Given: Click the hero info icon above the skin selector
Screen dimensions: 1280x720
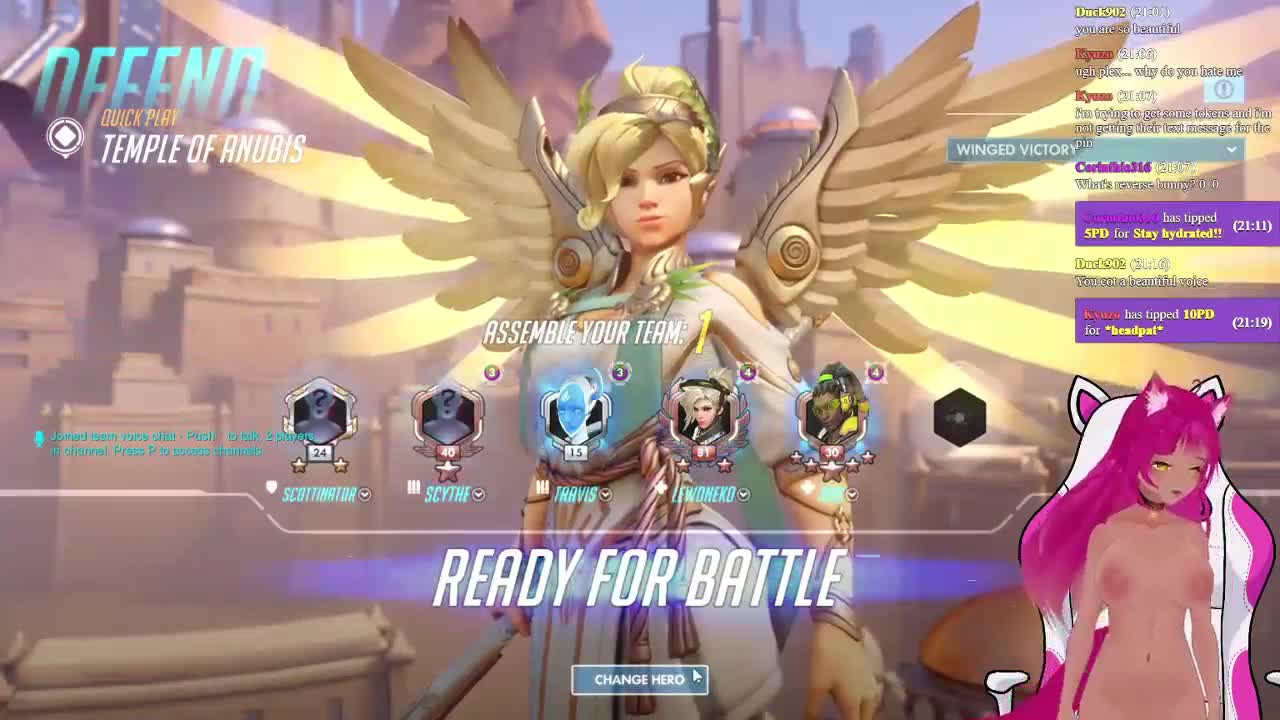Looking at the screenshot, I should click(x=1223, y=89).
